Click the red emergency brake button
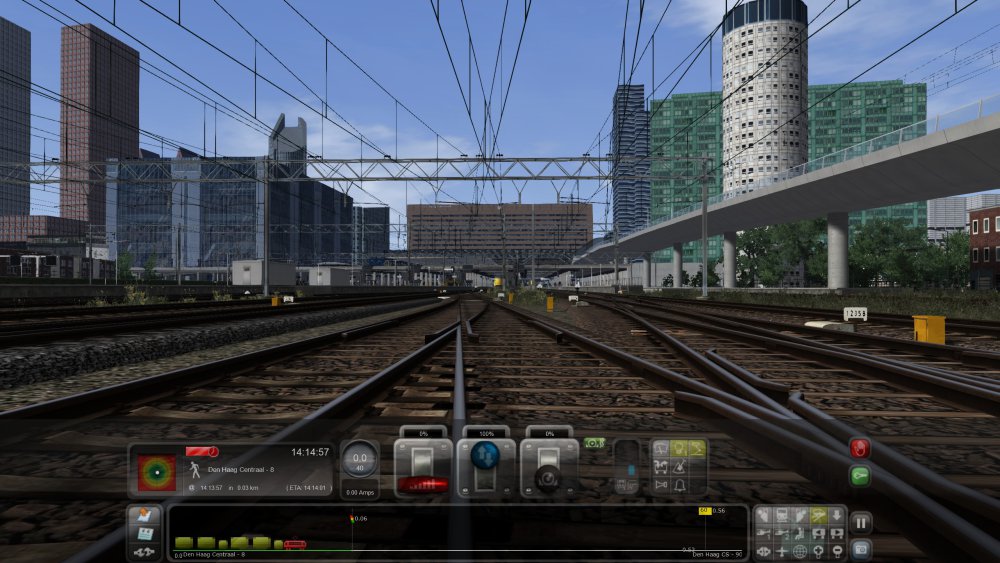 click(859, 448)
